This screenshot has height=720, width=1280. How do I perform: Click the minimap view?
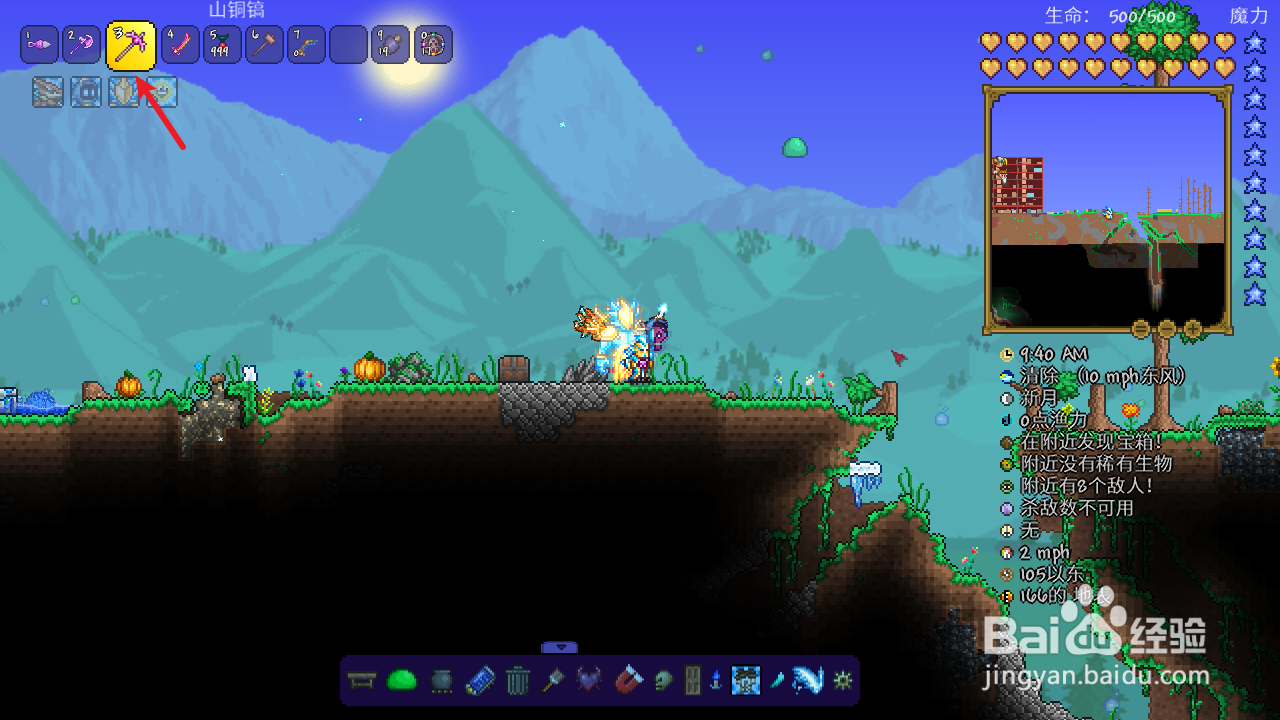[x=1108, y=208]
